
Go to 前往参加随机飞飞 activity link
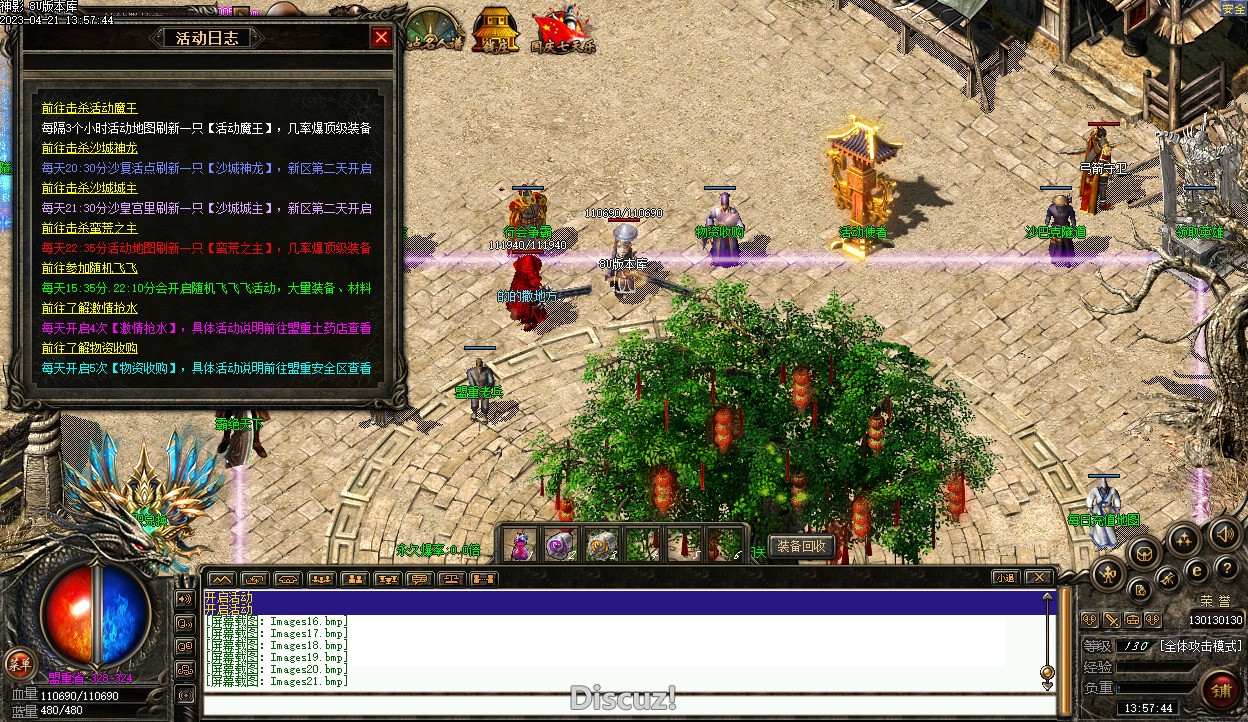(89, 268)
